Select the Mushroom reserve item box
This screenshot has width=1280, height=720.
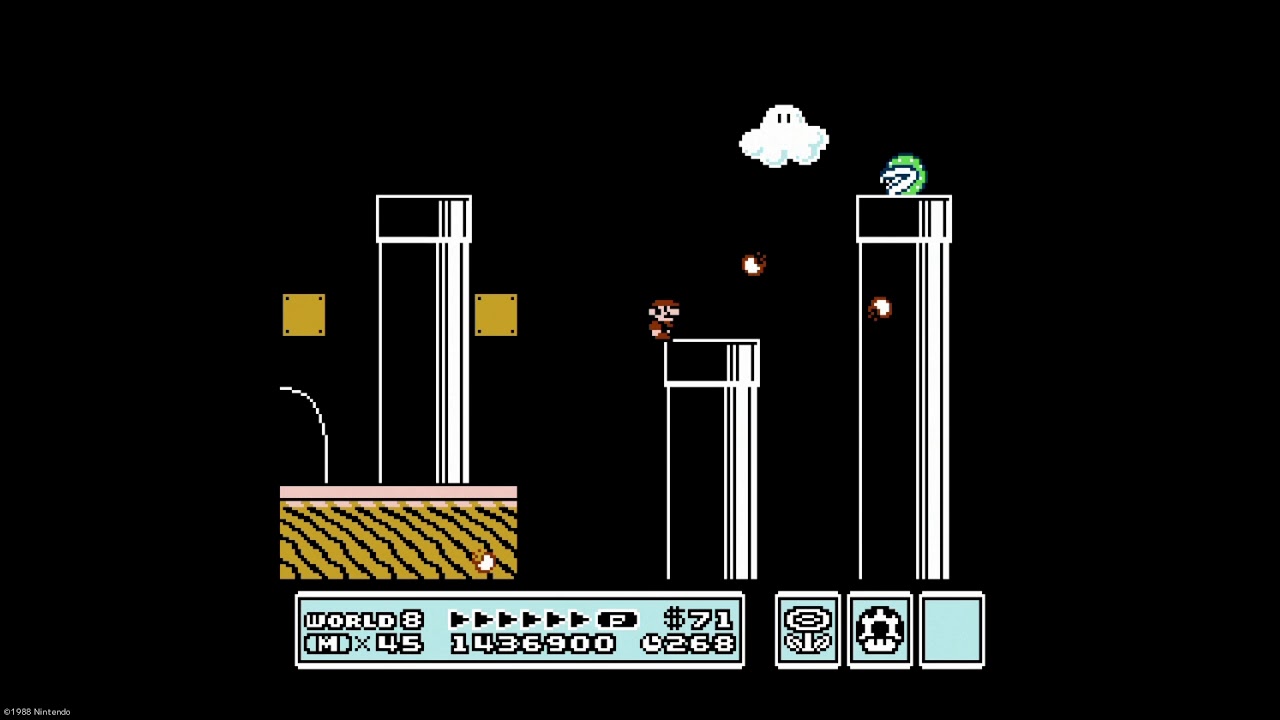tap(879, 630)
